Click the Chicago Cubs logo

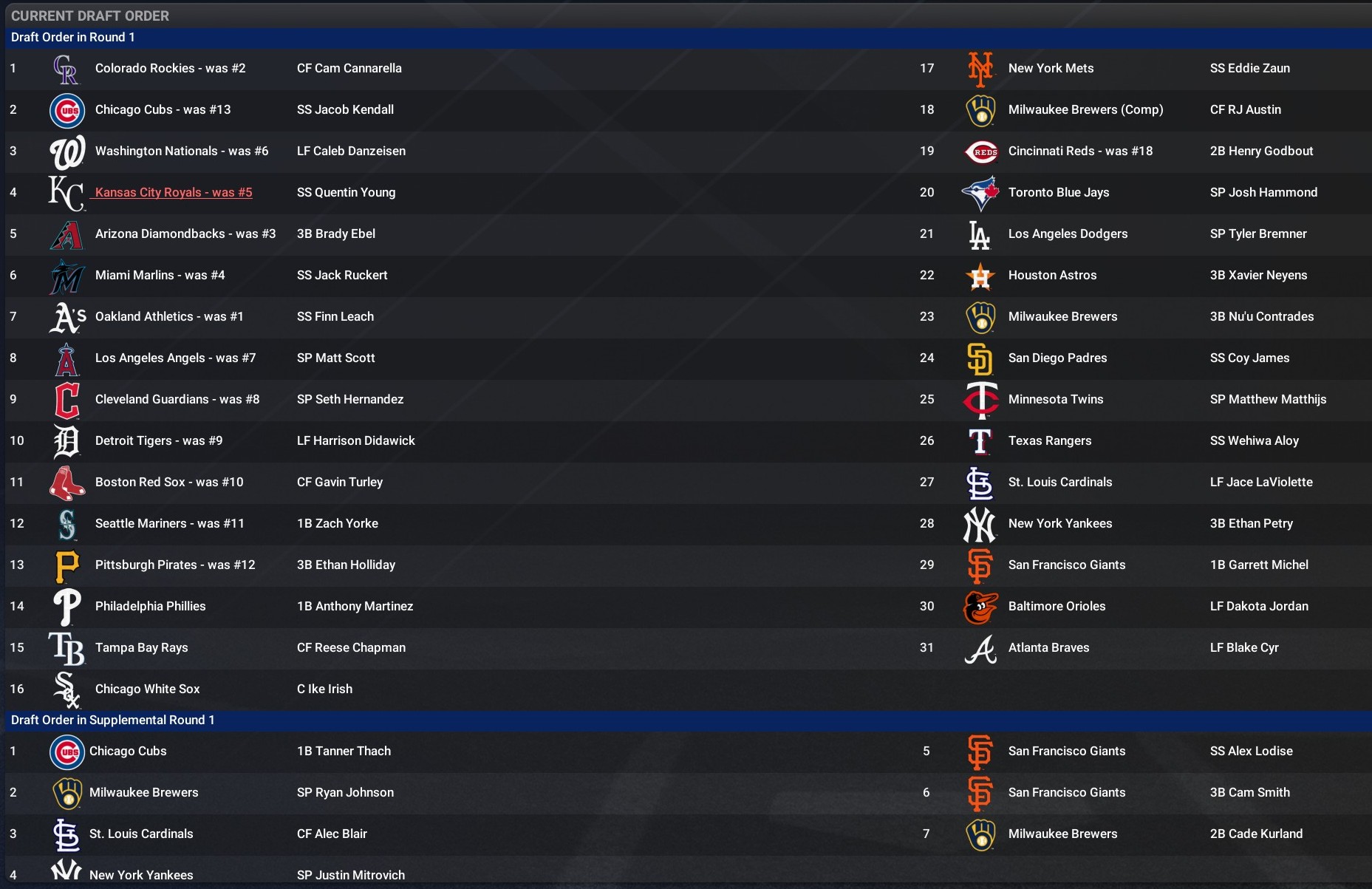pos(66,109)
